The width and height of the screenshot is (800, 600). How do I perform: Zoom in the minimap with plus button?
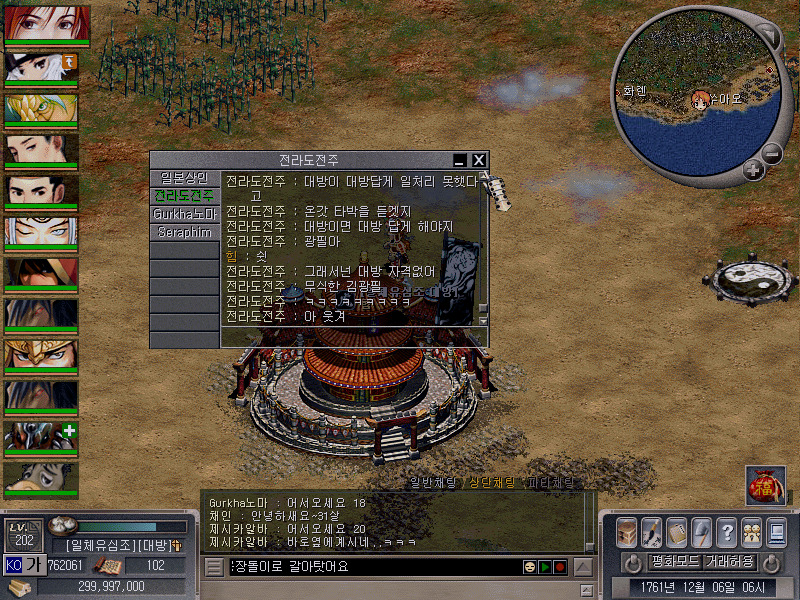pyautogui.click(x=753, y=170)
